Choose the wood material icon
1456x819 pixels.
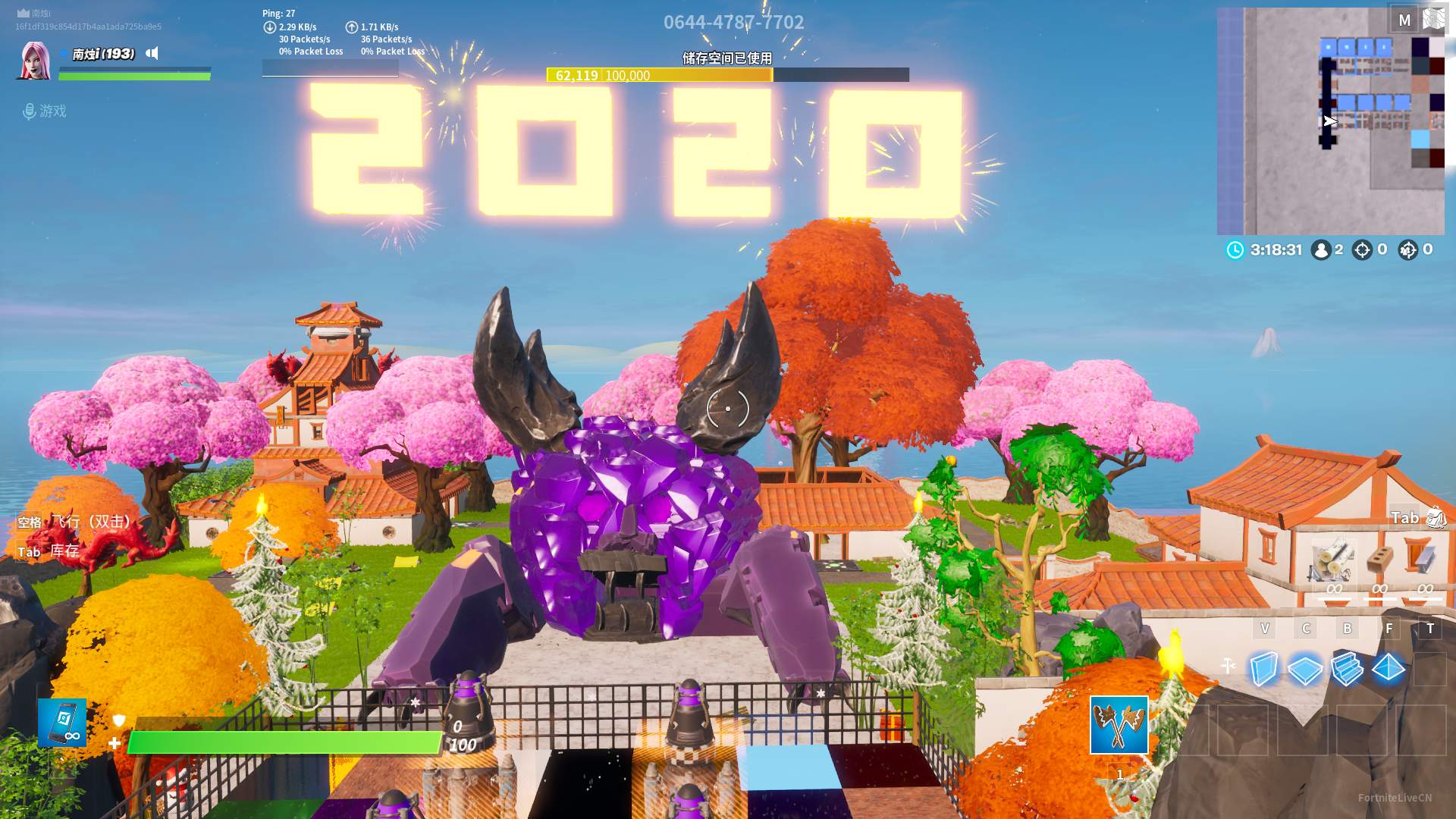coord(1333,563)
